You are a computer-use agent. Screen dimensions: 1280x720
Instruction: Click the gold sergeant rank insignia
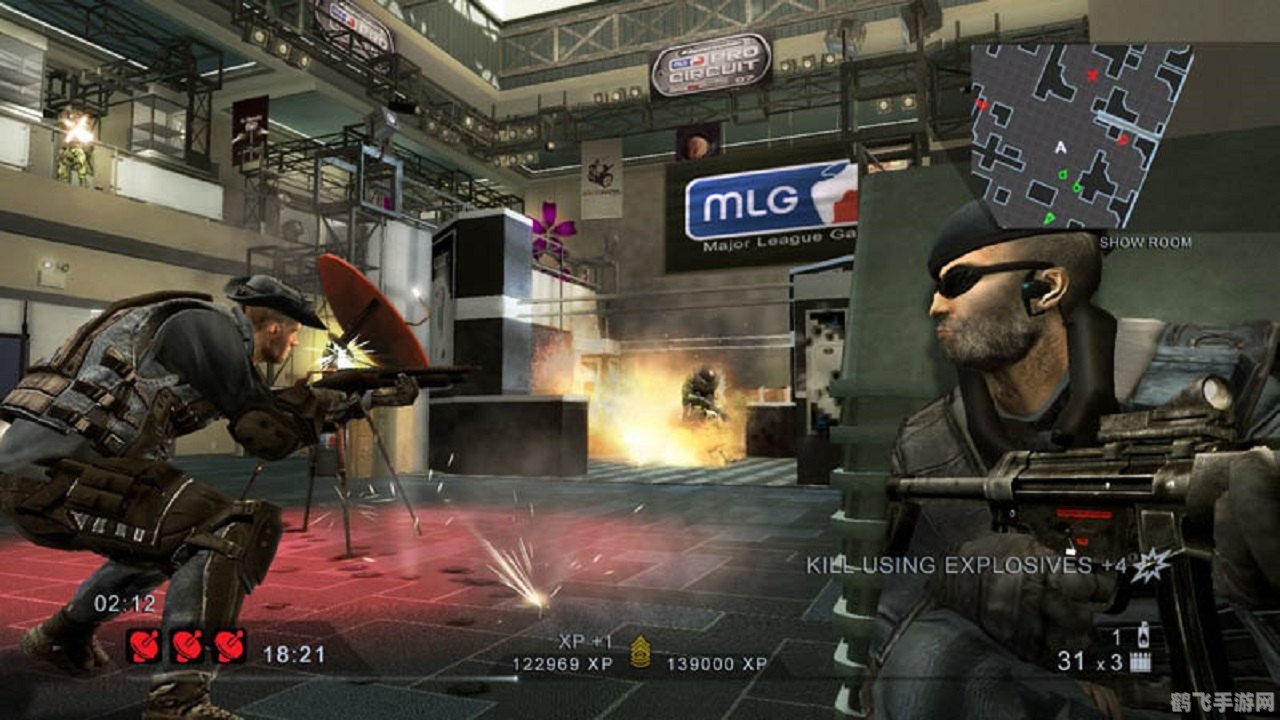click(640, 655)
